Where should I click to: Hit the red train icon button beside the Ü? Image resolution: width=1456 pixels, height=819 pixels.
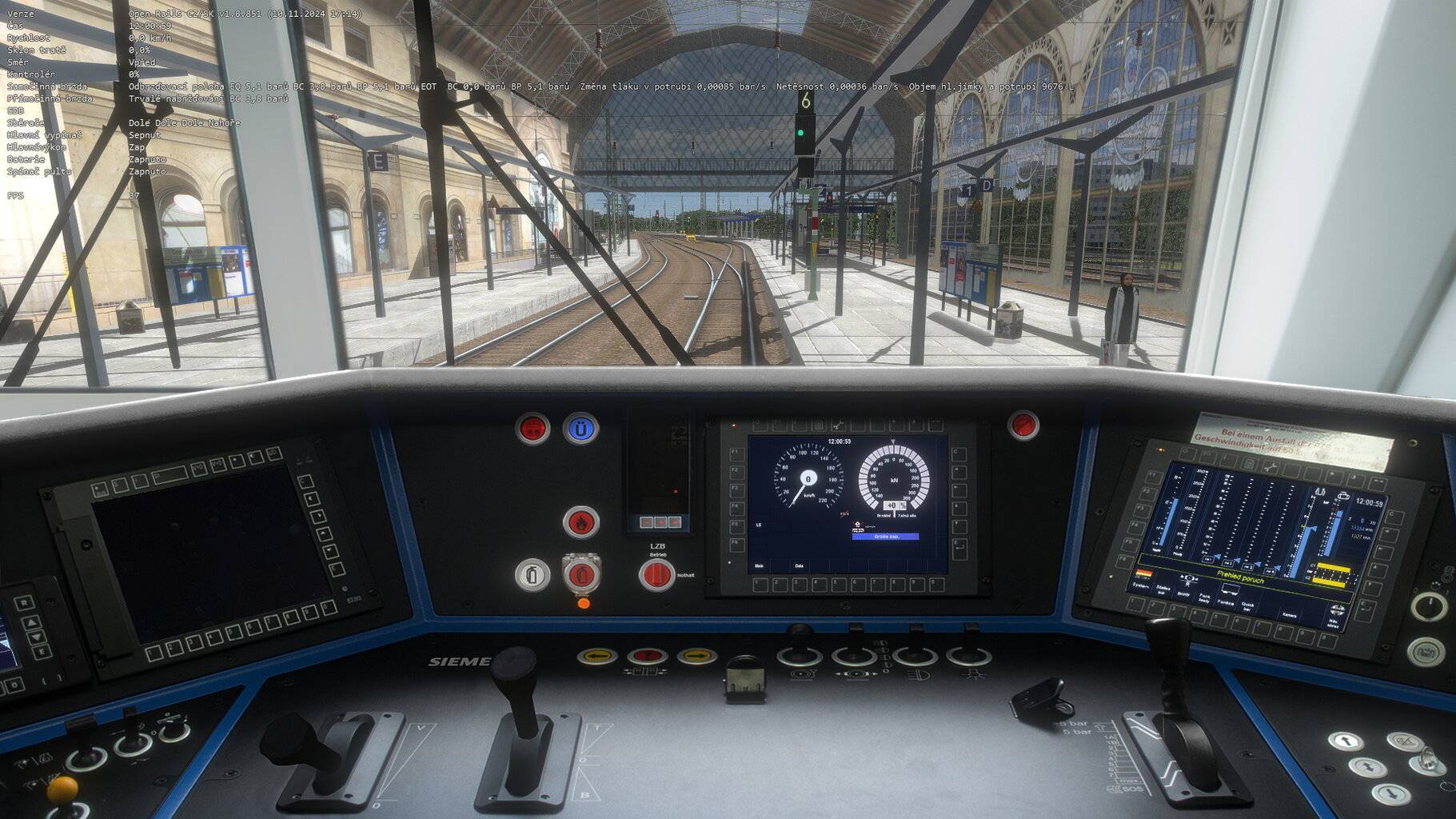533,429
